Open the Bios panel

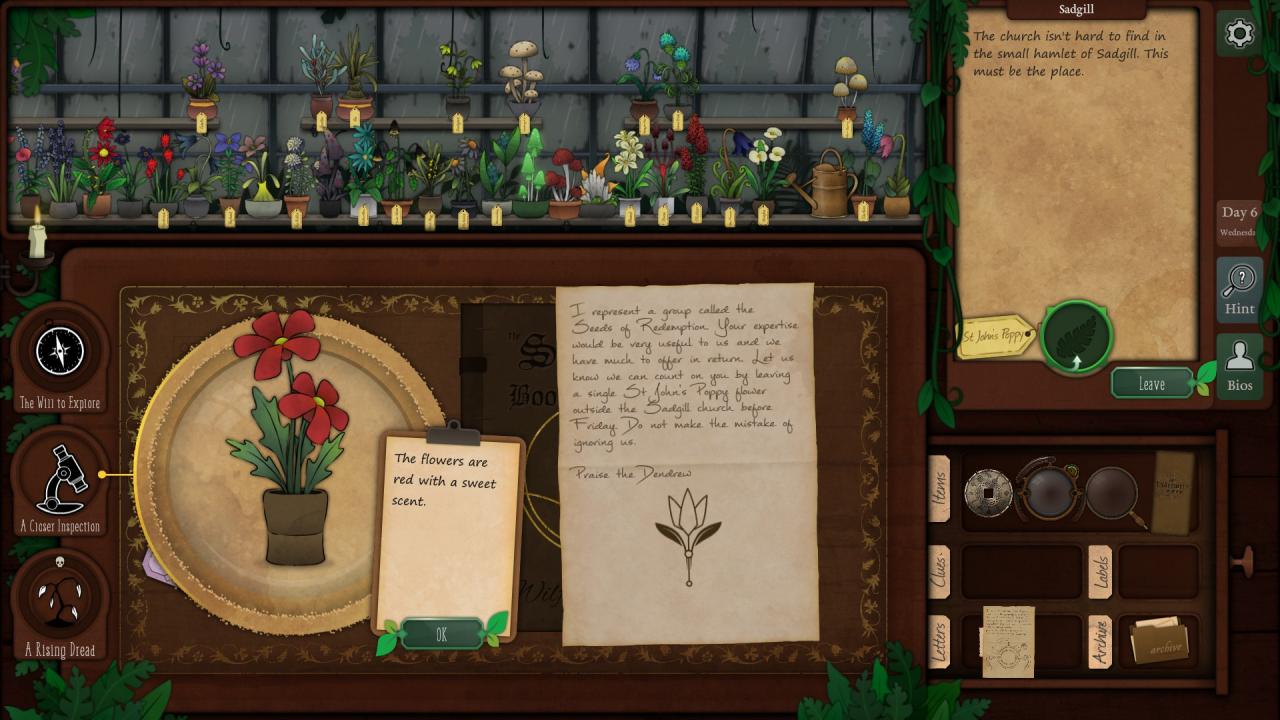tap(1239, 366)
